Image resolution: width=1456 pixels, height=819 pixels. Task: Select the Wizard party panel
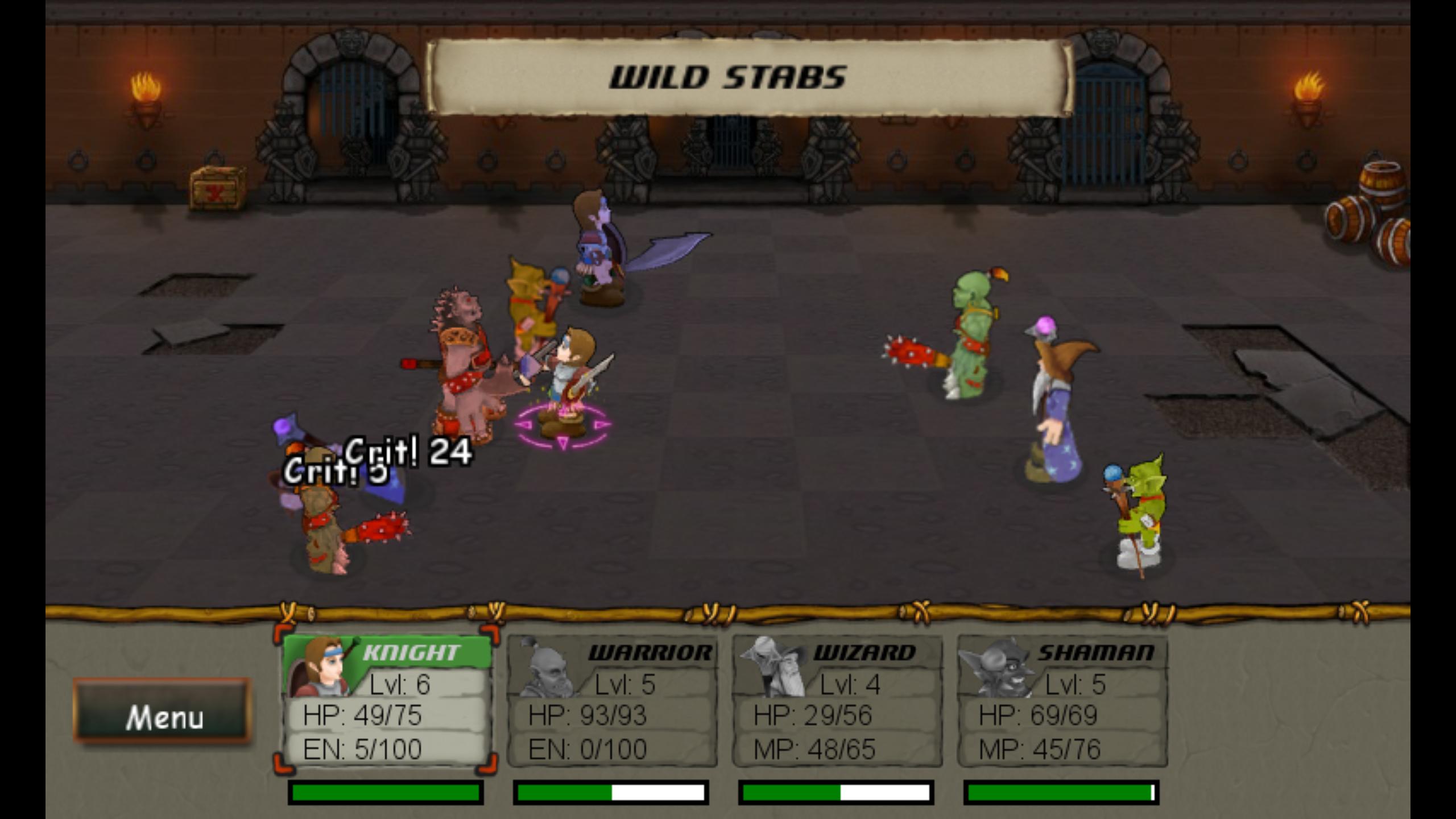click(837, 701)
